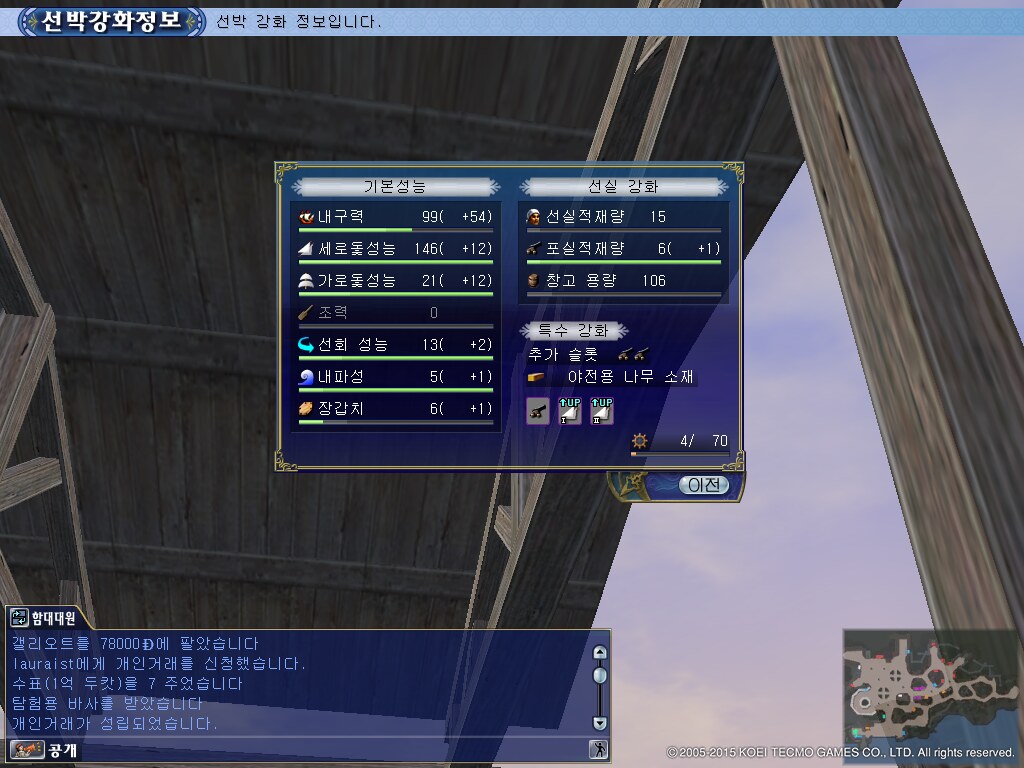The width and height of the screenshot is (1024, 768).
Task: Select the cannon special enhancement icon
Action: pos(538,410)
